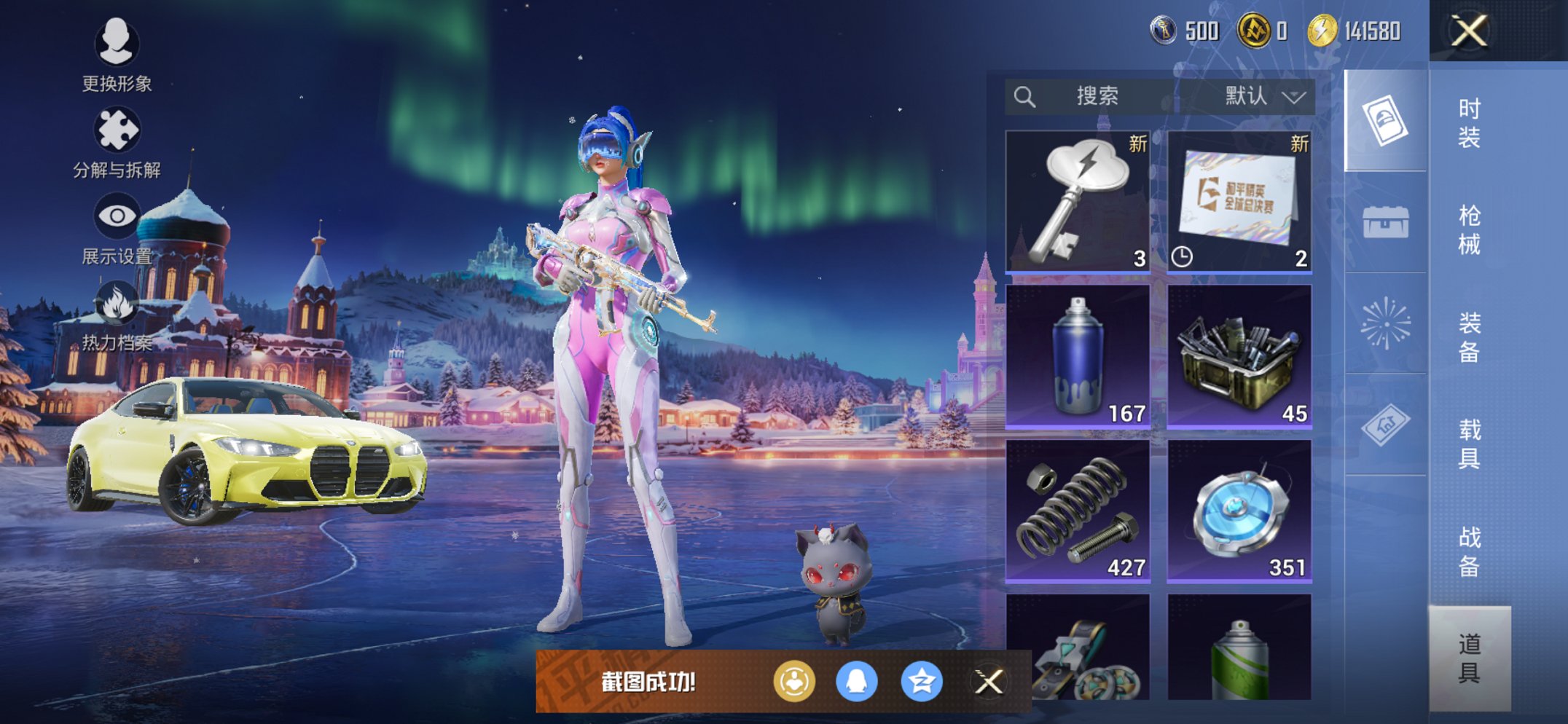This screenshot has height=724, width=1568.
Task: Open 展示设置 display settings
Action: point(117,227)
